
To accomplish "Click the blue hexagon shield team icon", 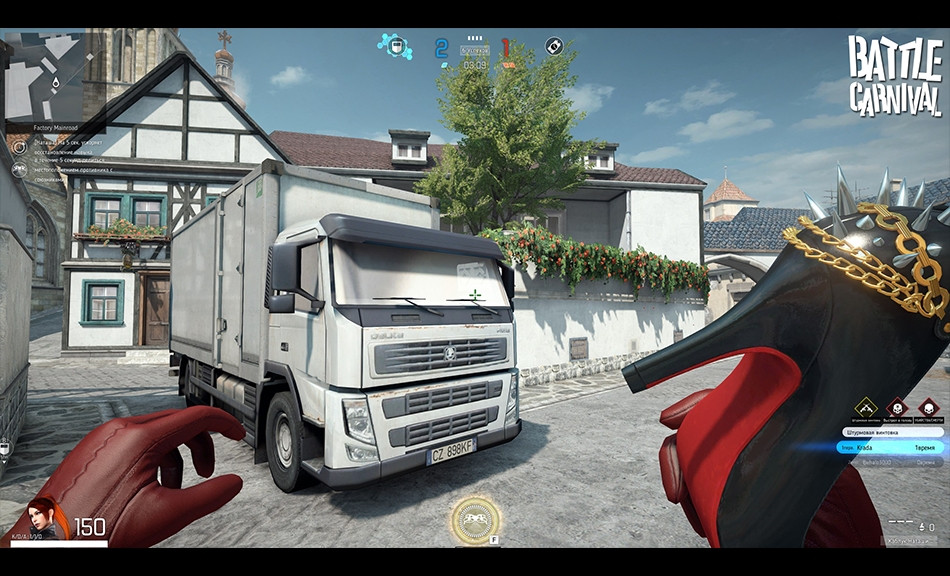I will 395,46.
